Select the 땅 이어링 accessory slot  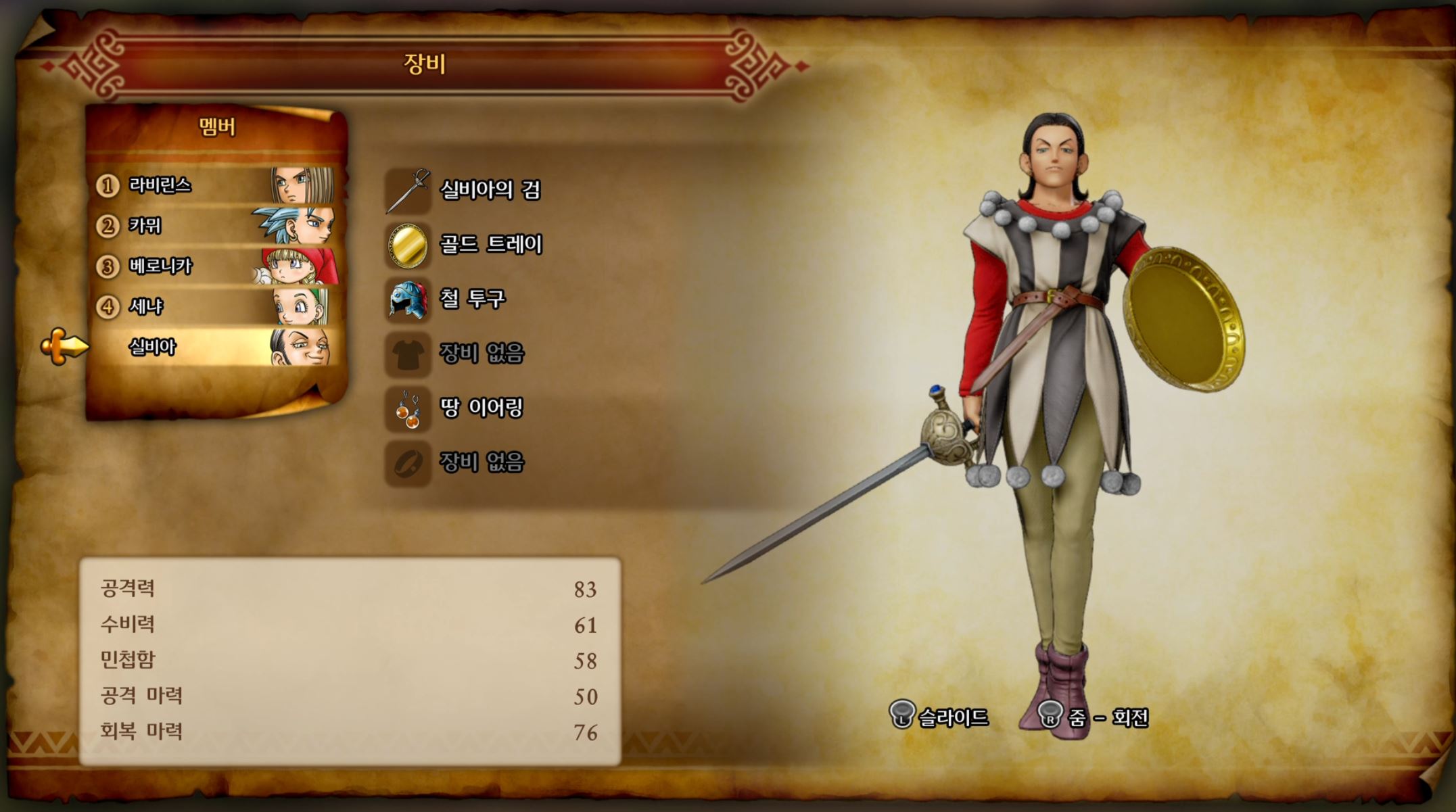pyautogui.click(x=480, y=408)
